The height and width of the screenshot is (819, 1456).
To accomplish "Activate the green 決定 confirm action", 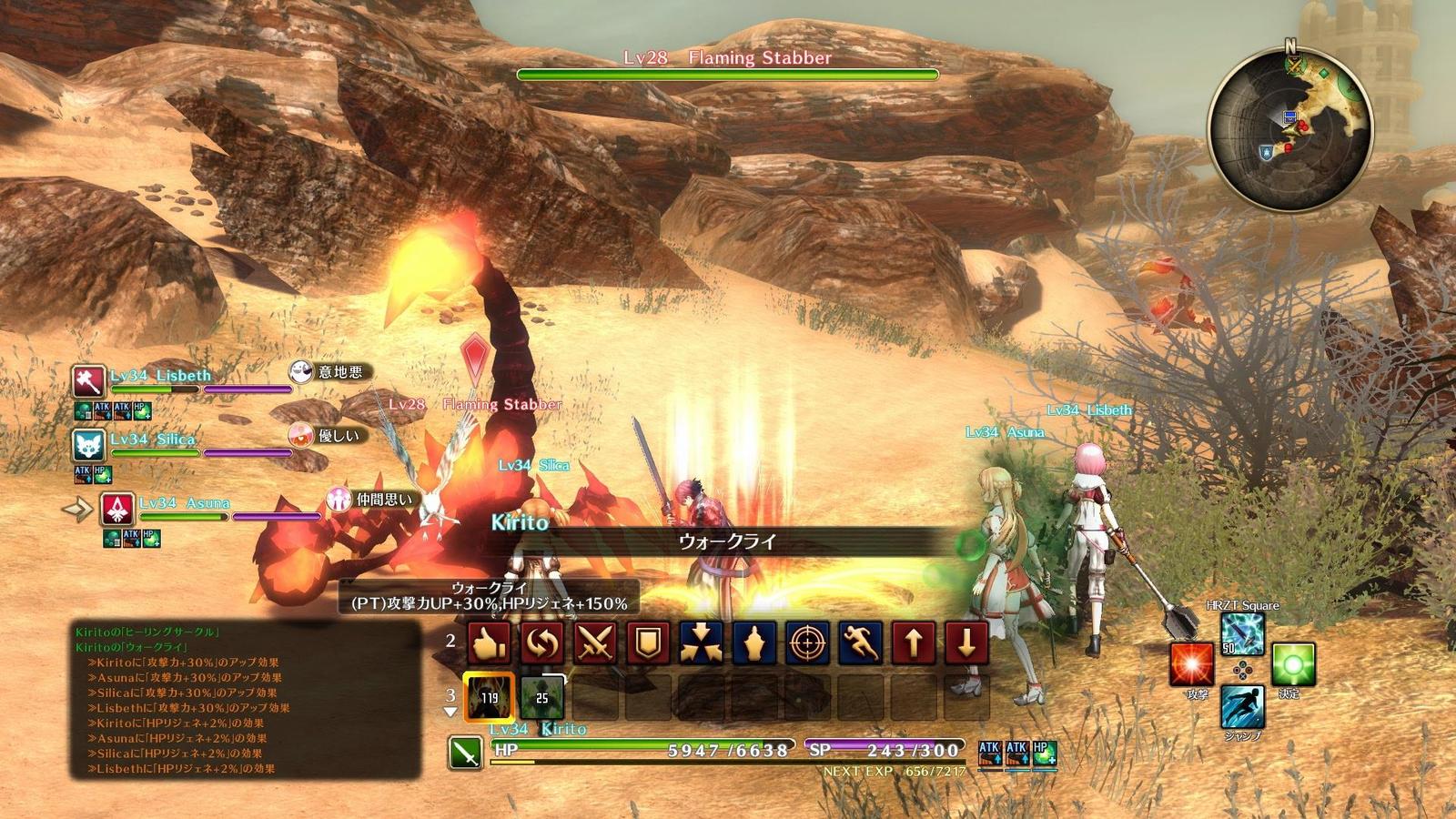I will coord(1293,665).
